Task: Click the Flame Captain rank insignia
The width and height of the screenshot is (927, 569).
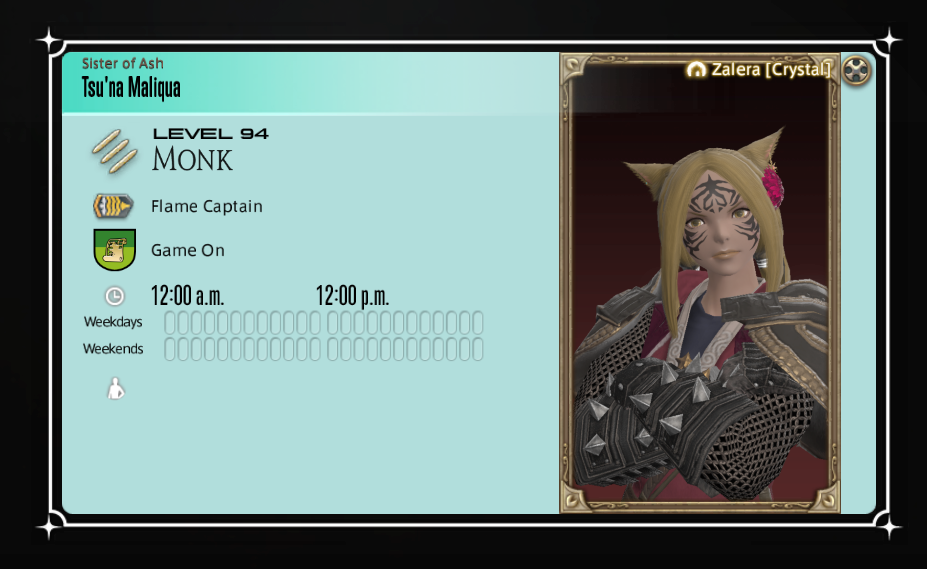Action: click(x=114, y=206)
